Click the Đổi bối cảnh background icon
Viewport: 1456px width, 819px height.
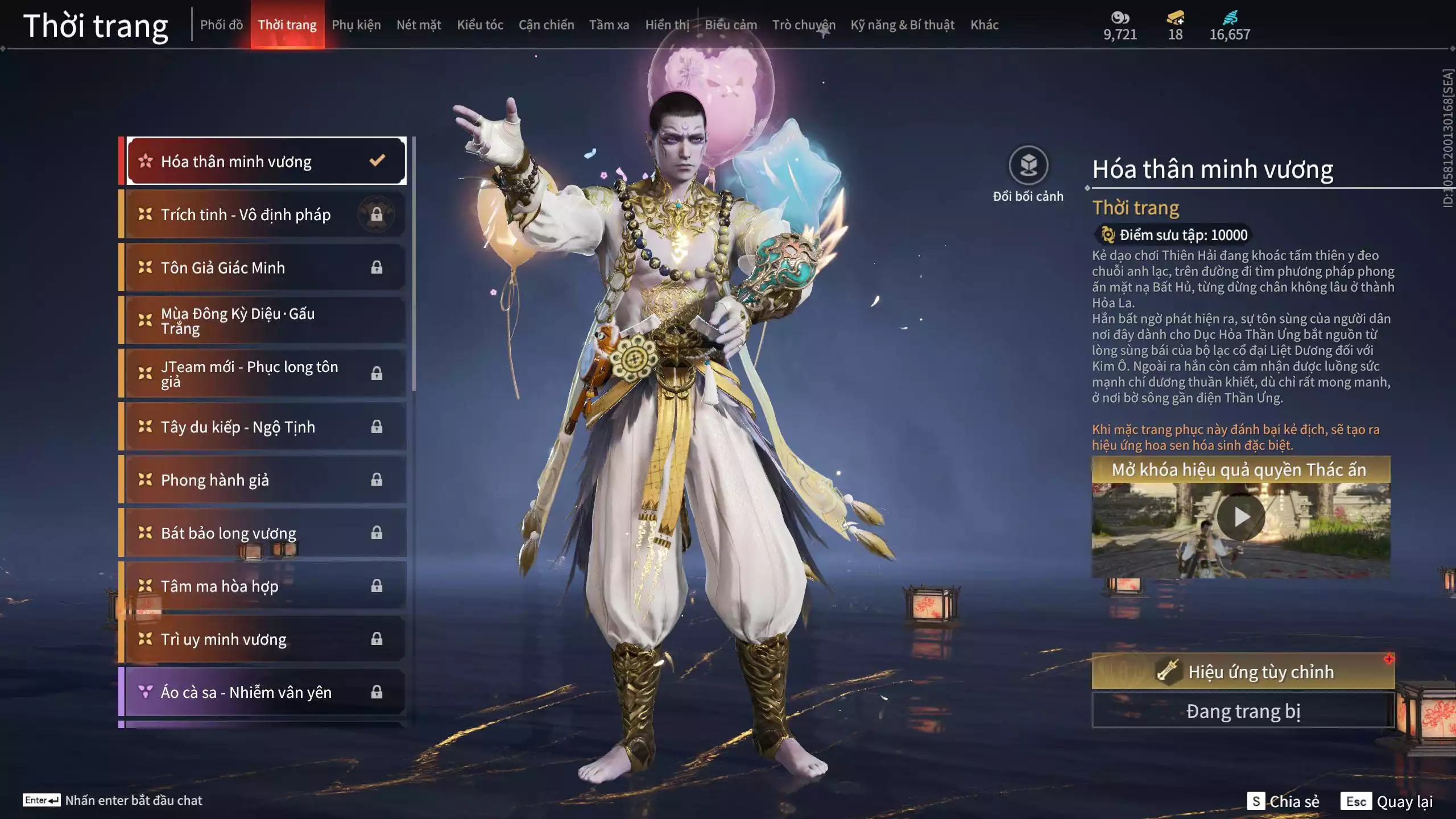click(x=1028, y=166)
